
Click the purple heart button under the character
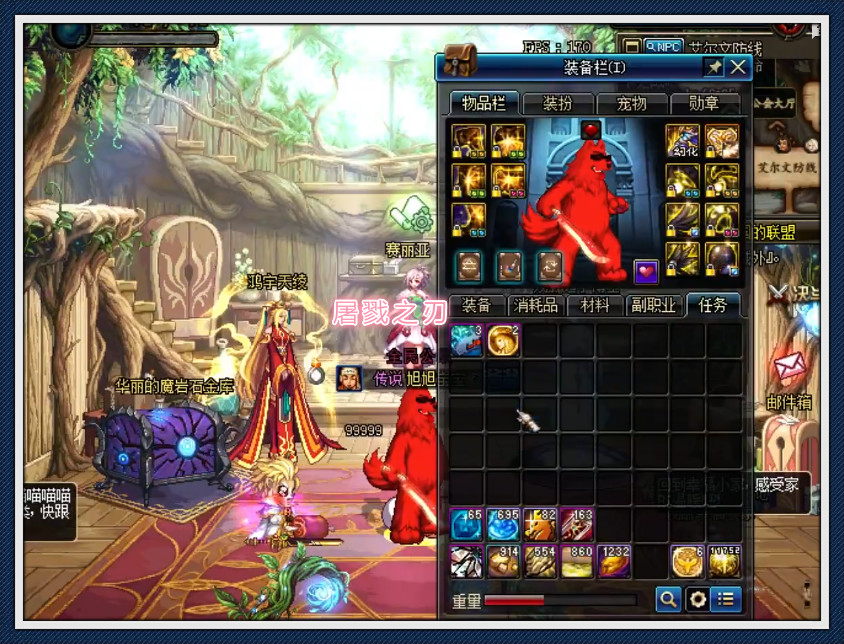[646, 270]
